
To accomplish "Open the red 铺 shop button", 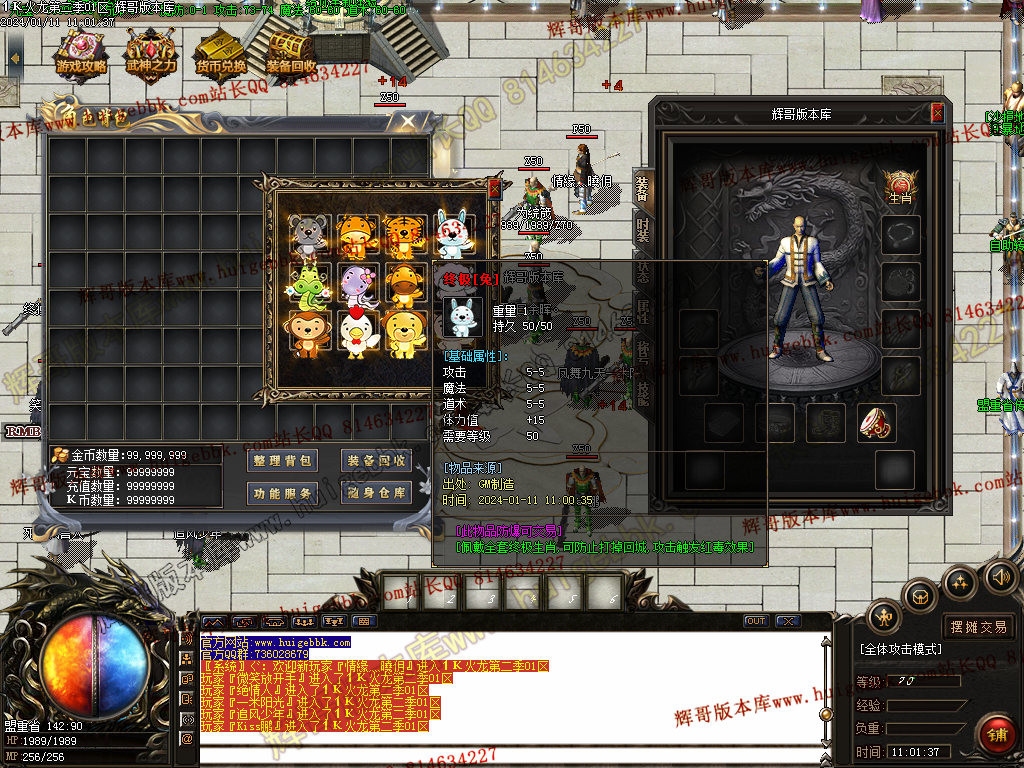I will 996,734.
